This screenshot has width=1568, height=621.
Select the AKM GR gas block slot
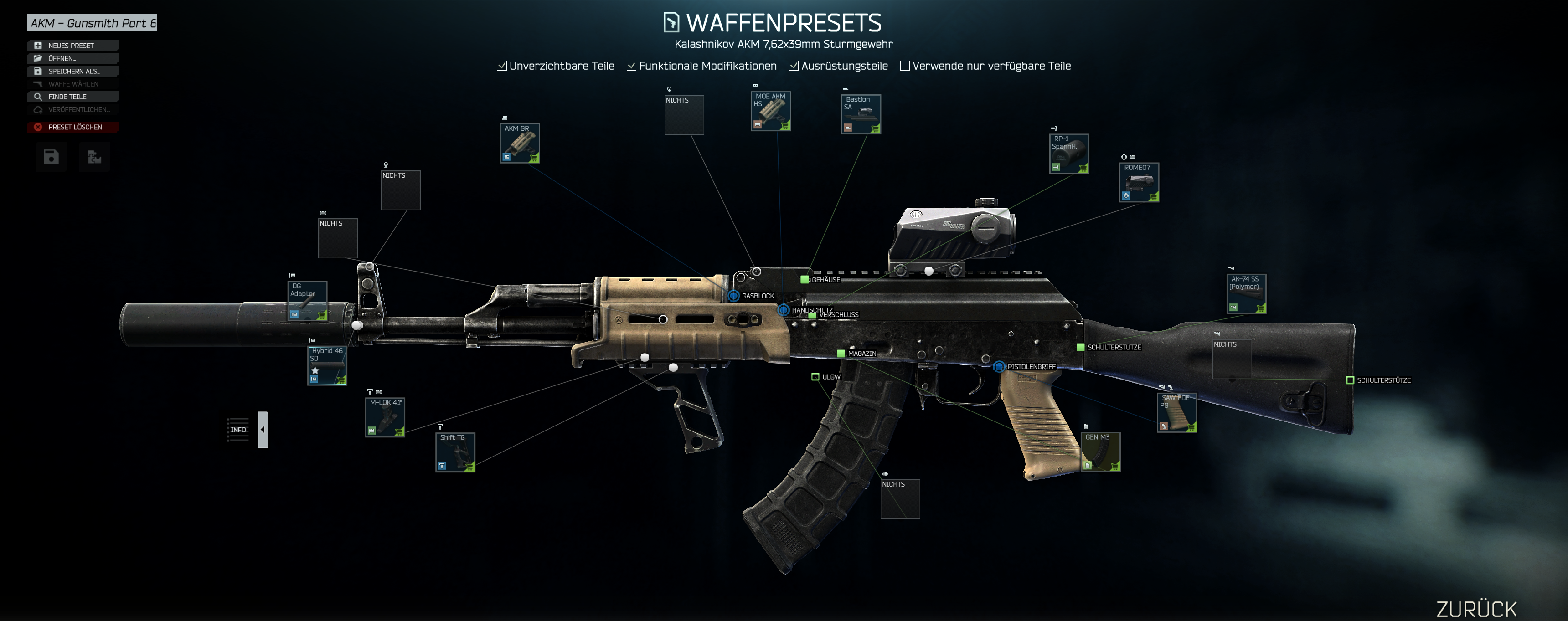[x=519, y=144]
